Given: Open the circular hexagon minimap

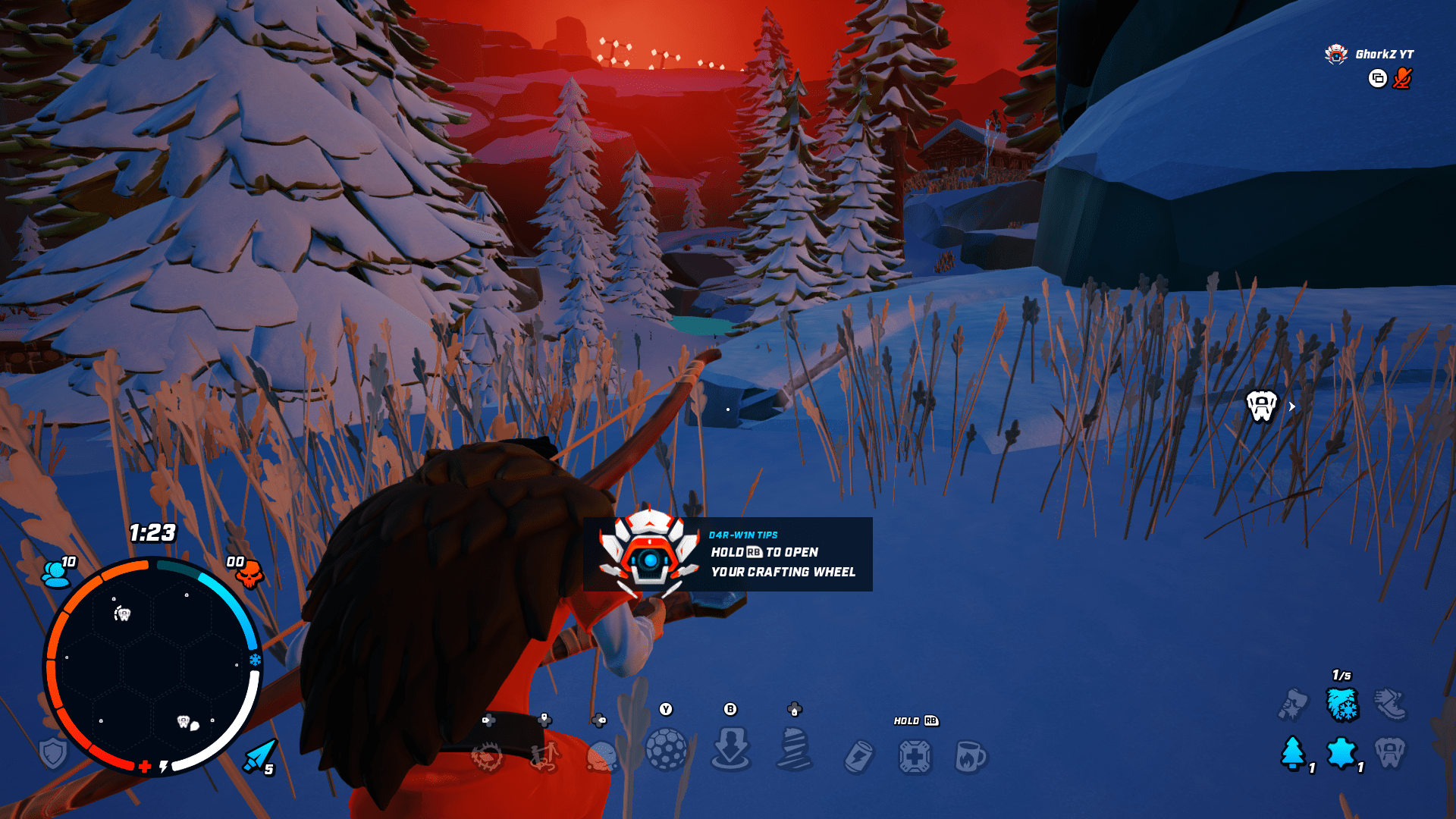Looking at the screenshot, I should coord(152,665).
